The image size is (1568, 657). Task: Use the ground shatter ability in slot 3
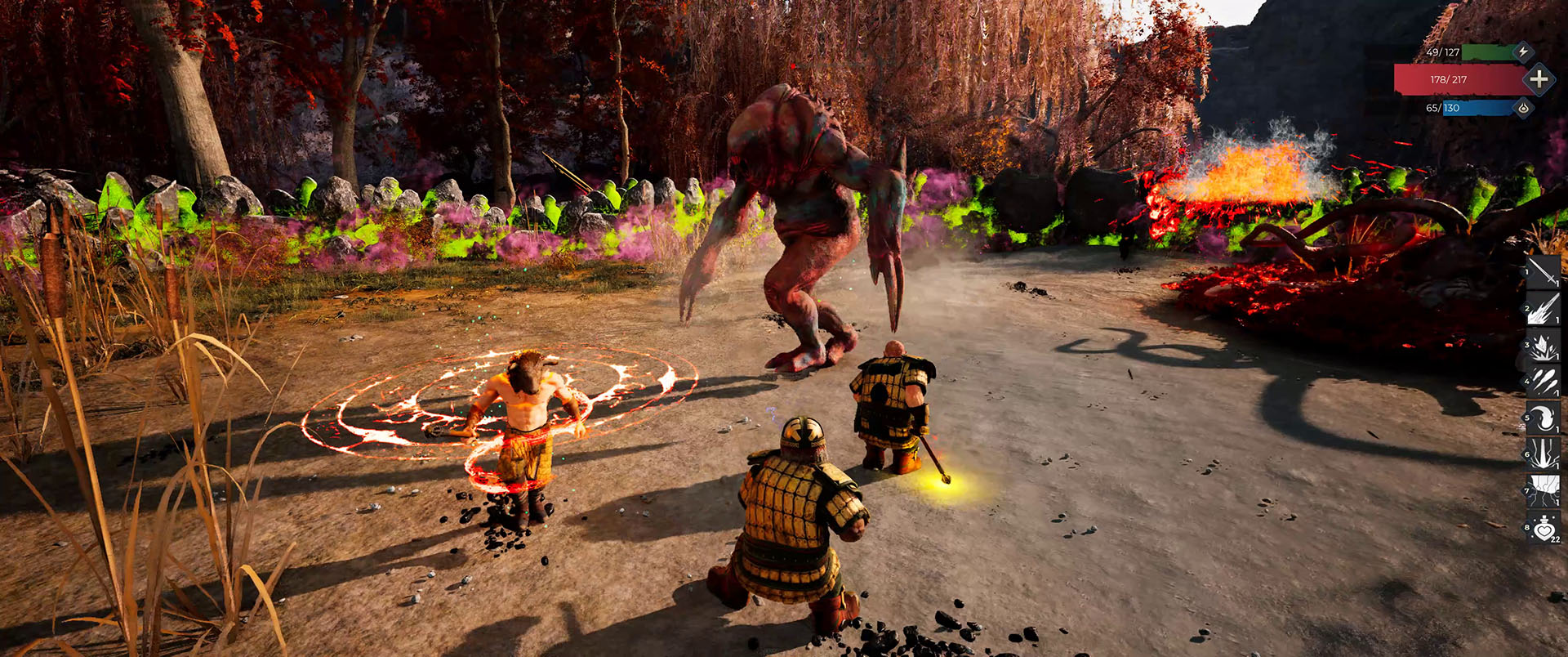point(1543,346)
